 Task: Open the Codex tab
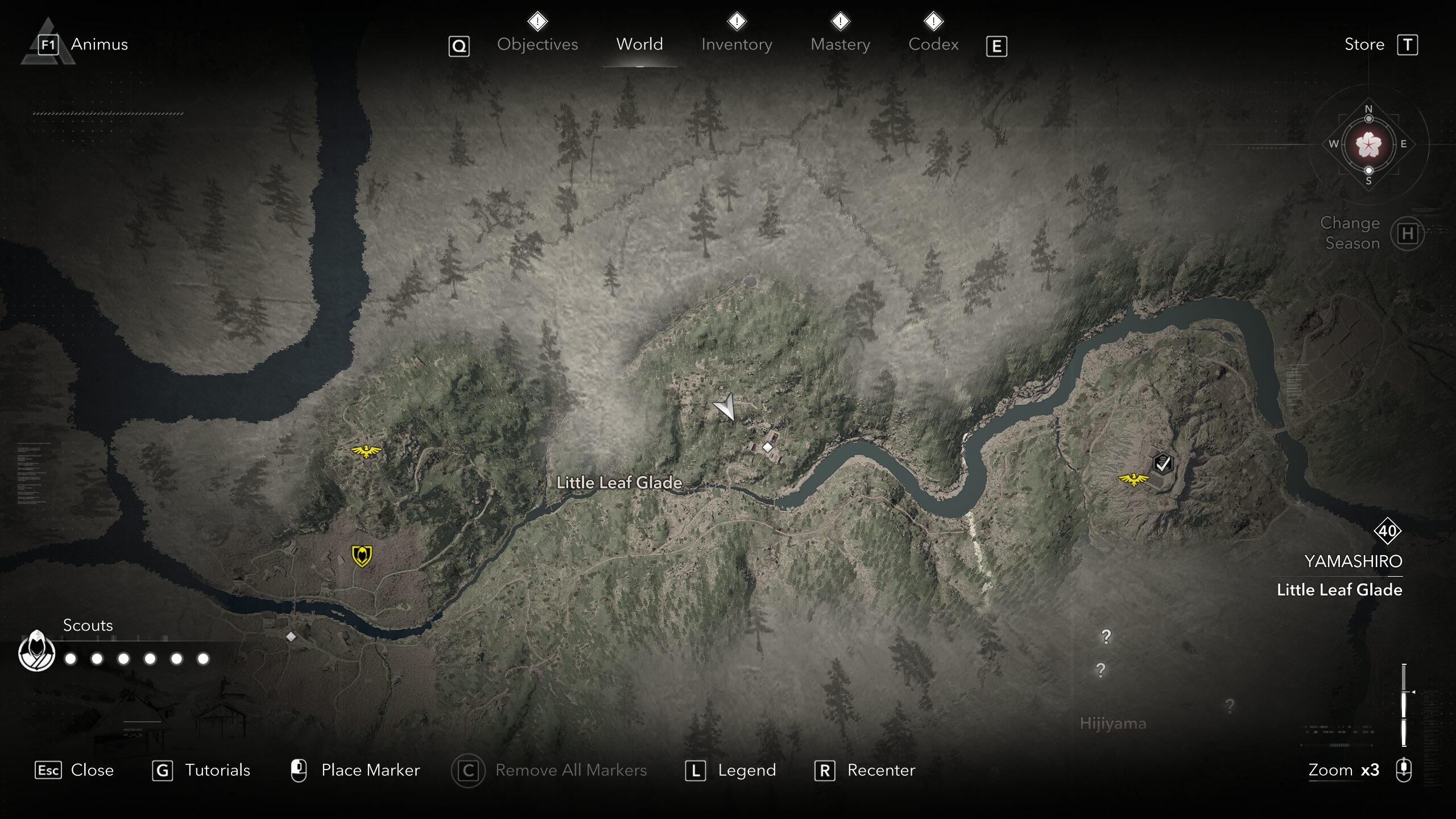(933, 44)
